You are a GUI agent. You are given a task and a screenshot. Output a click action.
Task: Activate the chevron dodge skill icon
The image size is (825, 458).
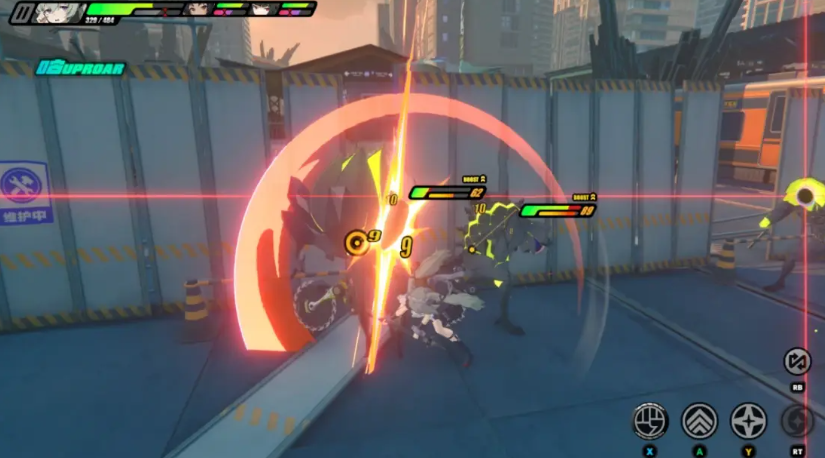tap(699, 420)
